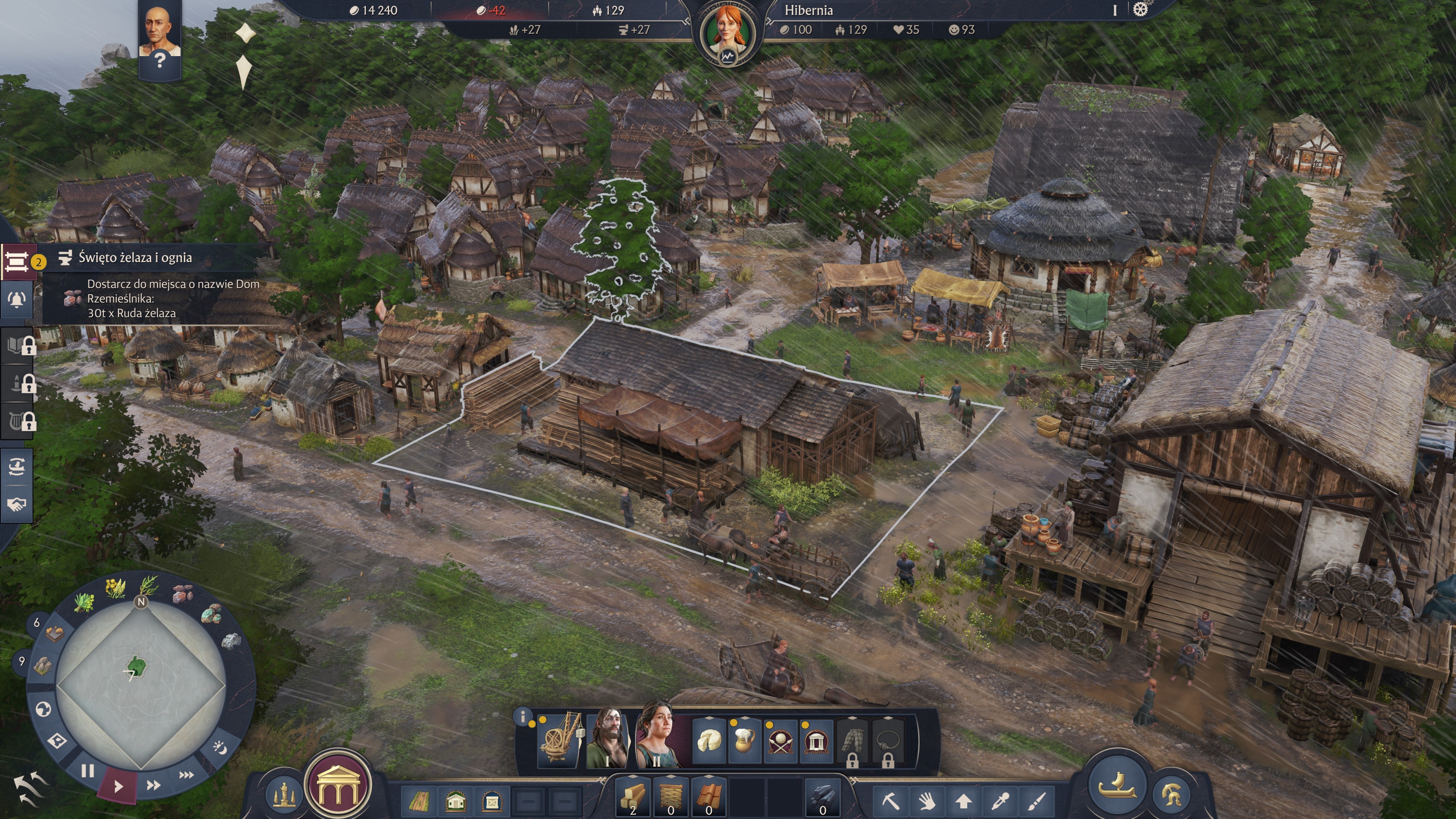Open the "Święto żelaza i ognia" quest entry
1456x819 pixels.
click(x=135, y=258)
